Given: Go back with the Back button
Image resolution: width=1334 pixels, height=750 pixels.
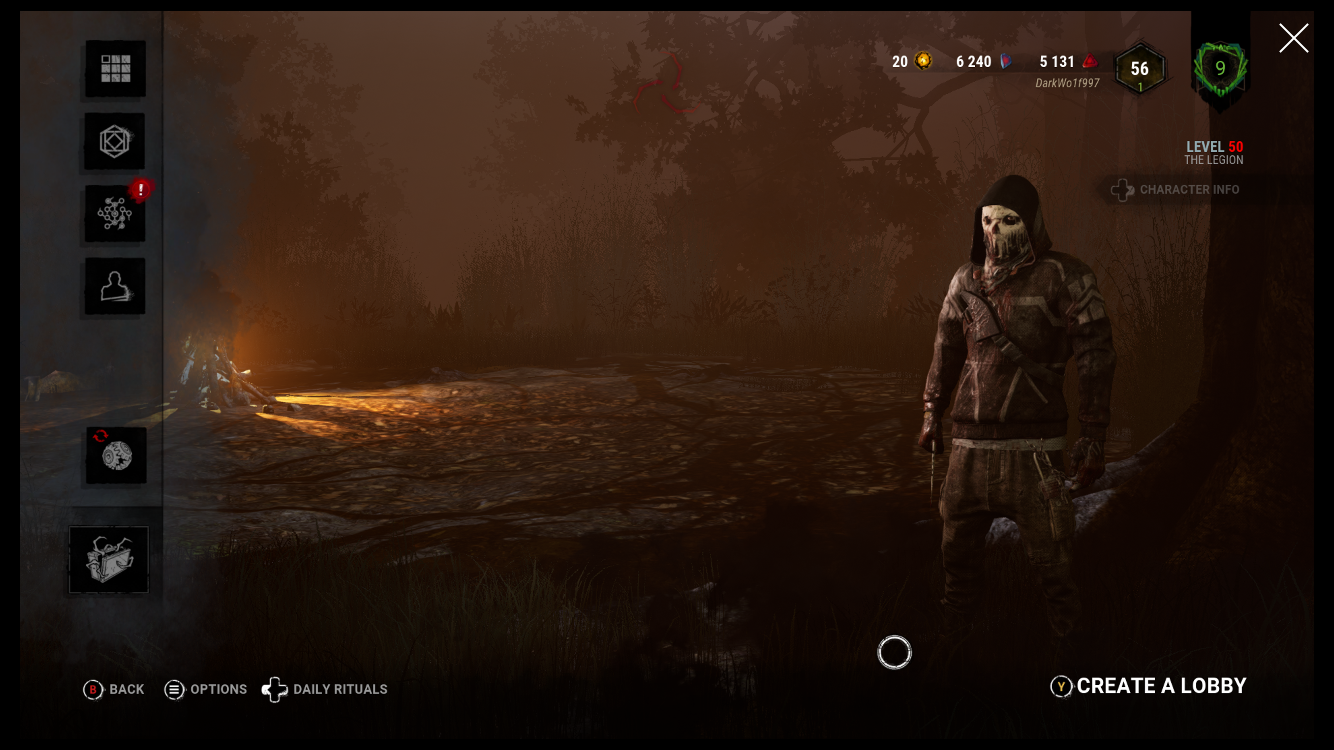Looking at the screenshot, I should click(x=114, y=689).
